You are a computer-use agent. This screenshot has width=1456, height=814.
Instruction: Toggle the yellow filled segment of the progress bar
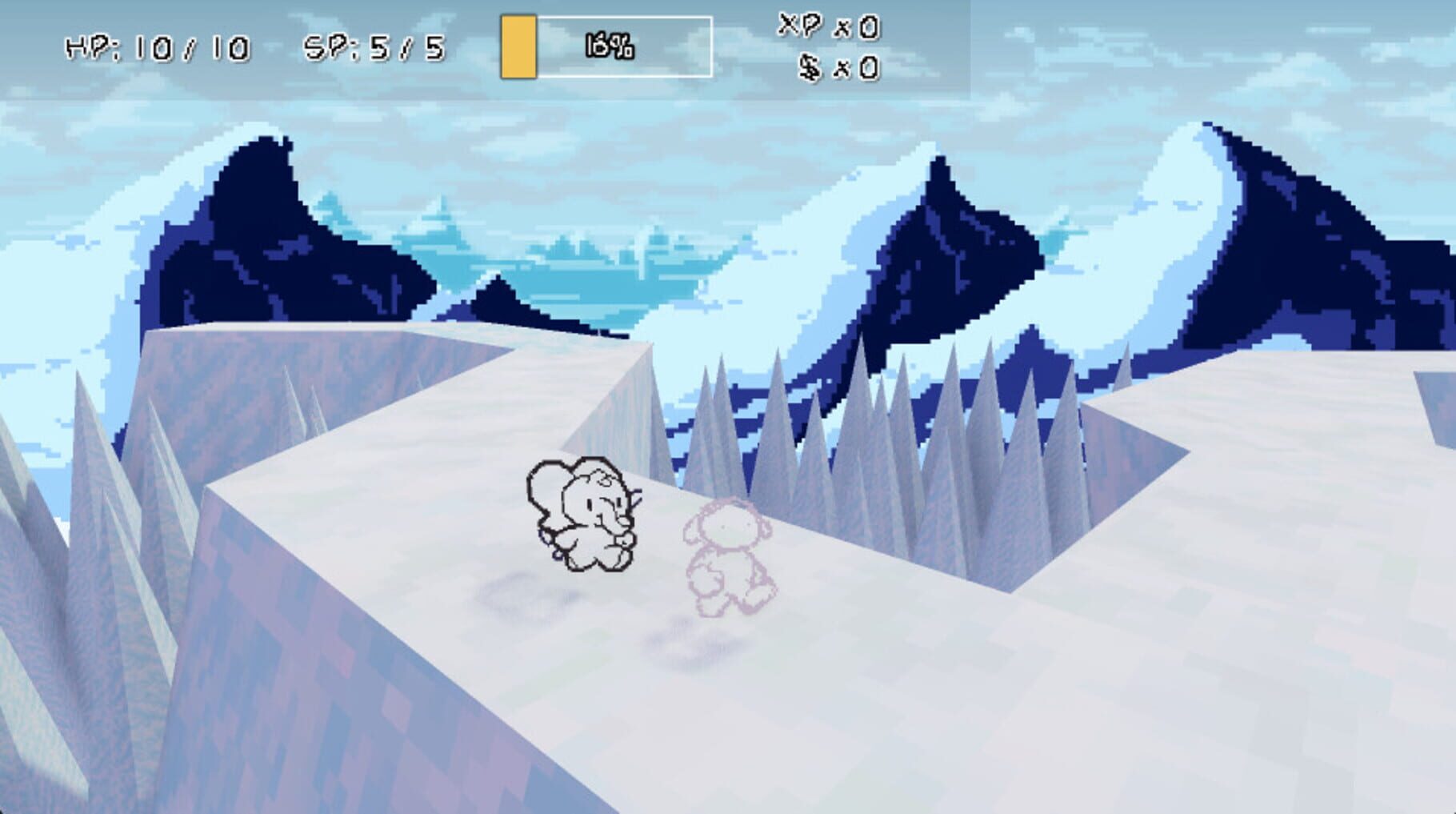coord(518,46)
